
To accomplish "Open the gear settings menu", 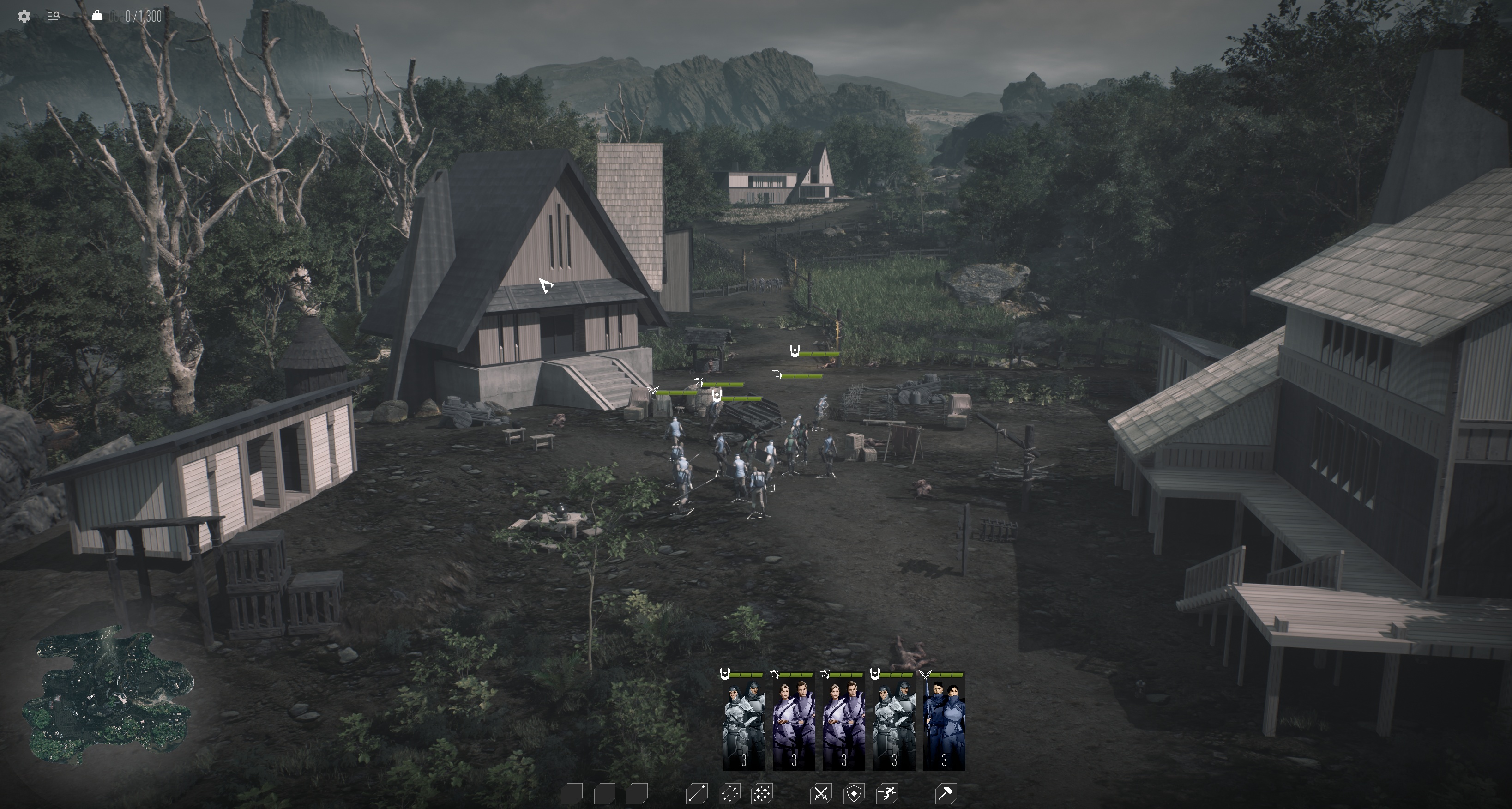I will (24, 17).
